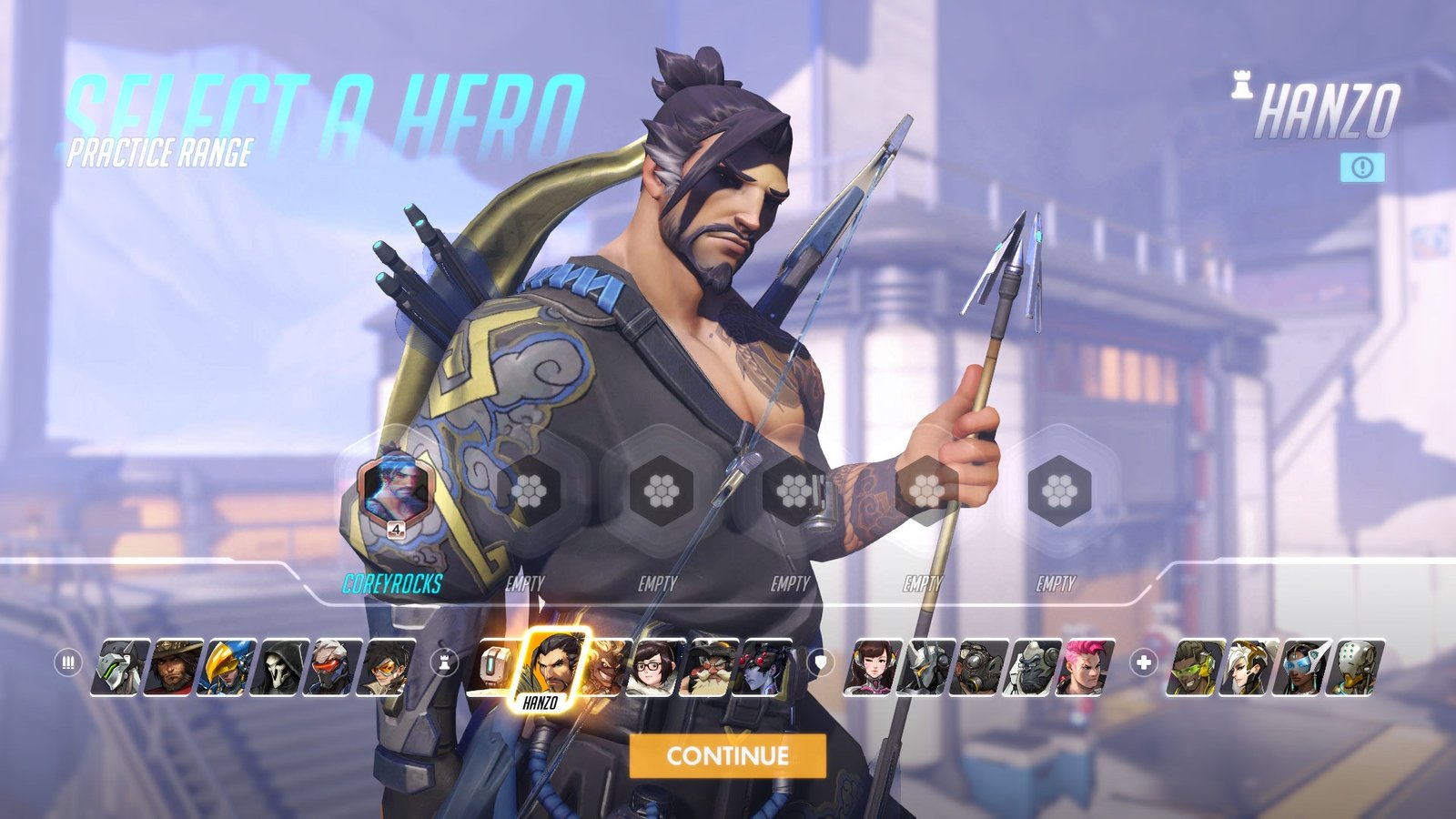Pick Widowmaker hero portrait

(763, 667)
